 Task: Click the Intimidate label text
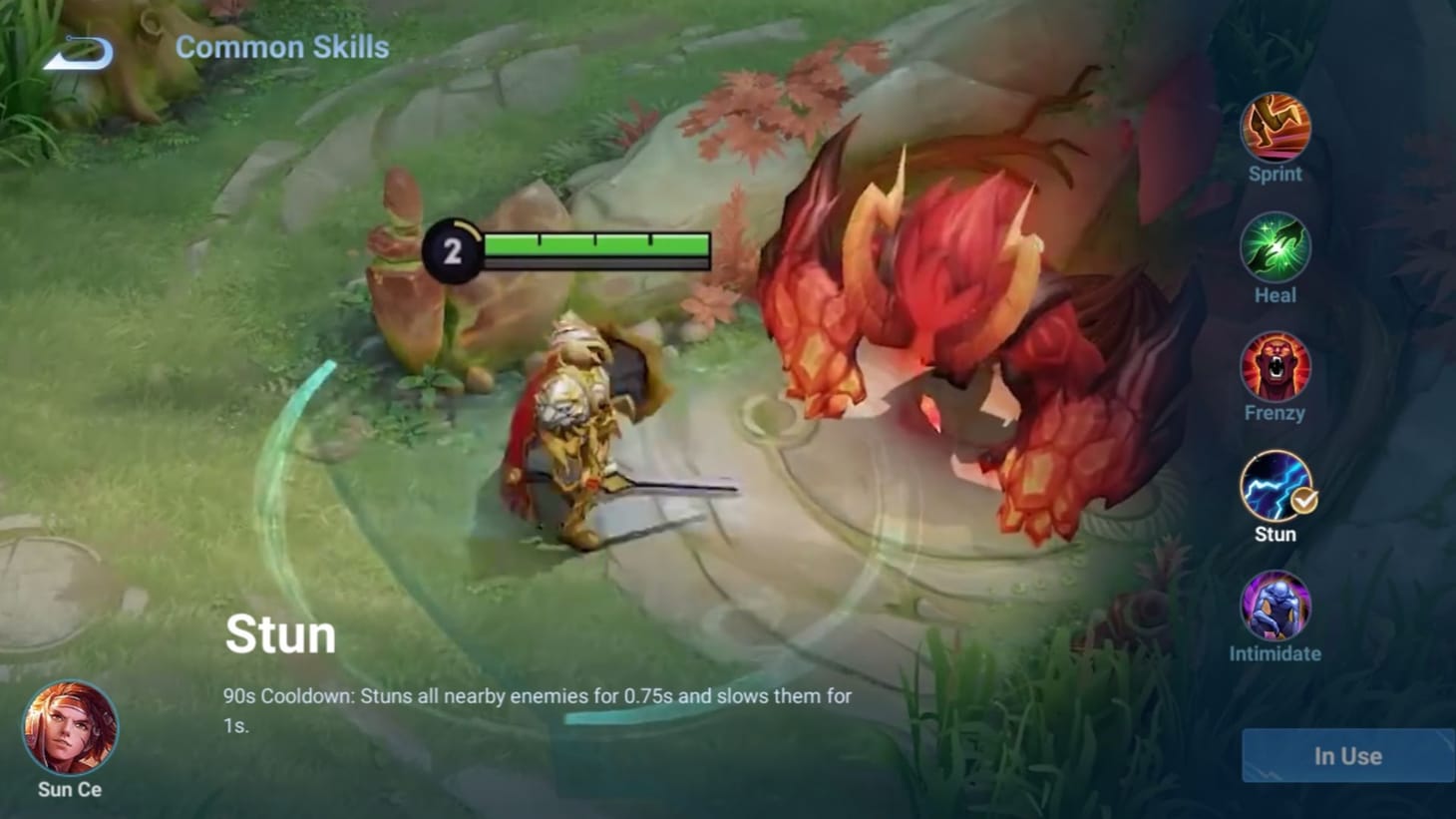coord(1275,654)
